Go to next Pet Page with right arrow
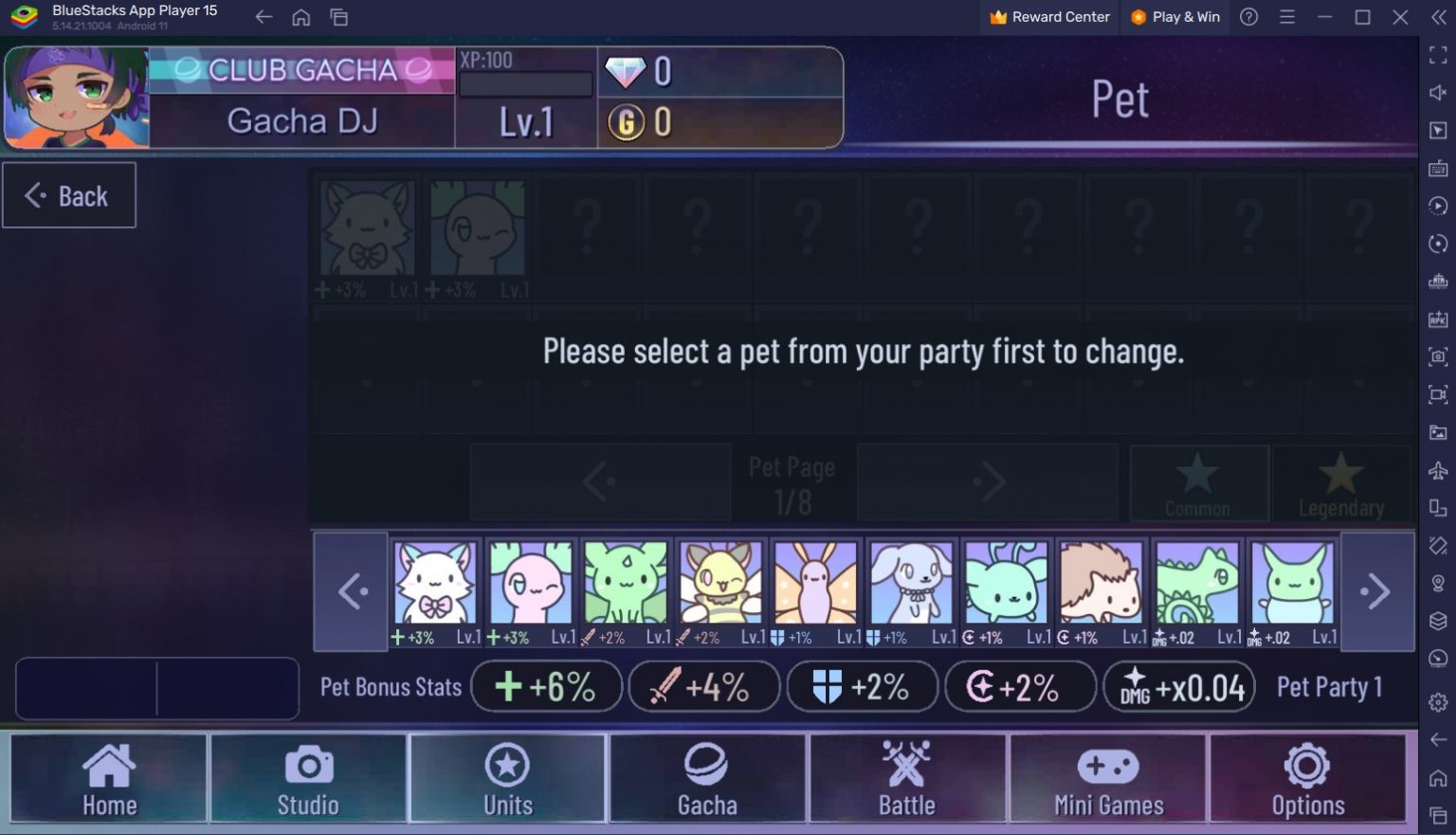This screenshot has height=835, width=1456. coord(987,481)
